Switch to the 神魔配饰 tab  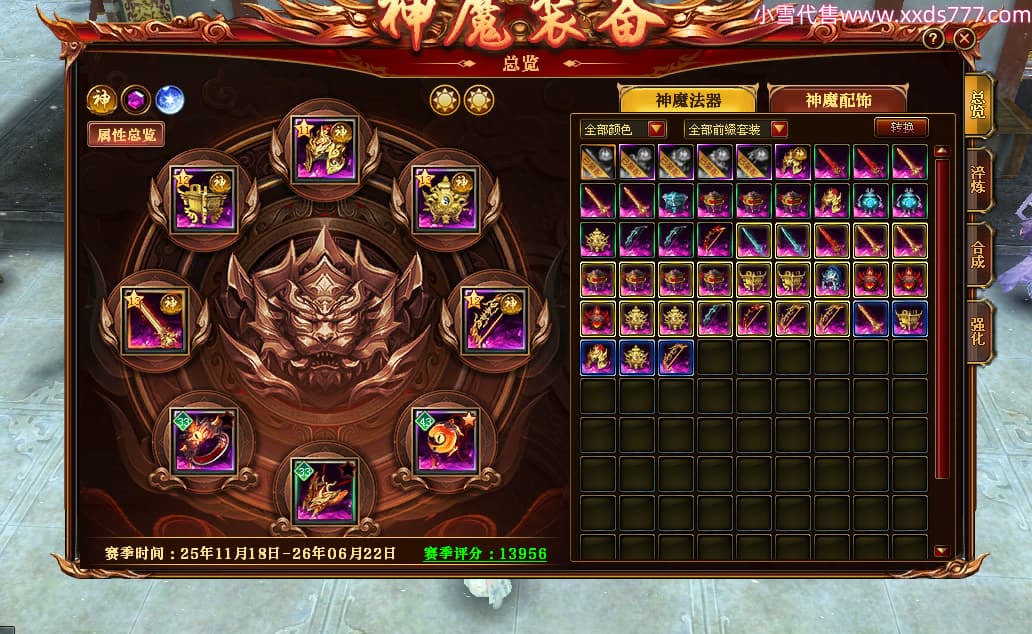pos(838,100)
